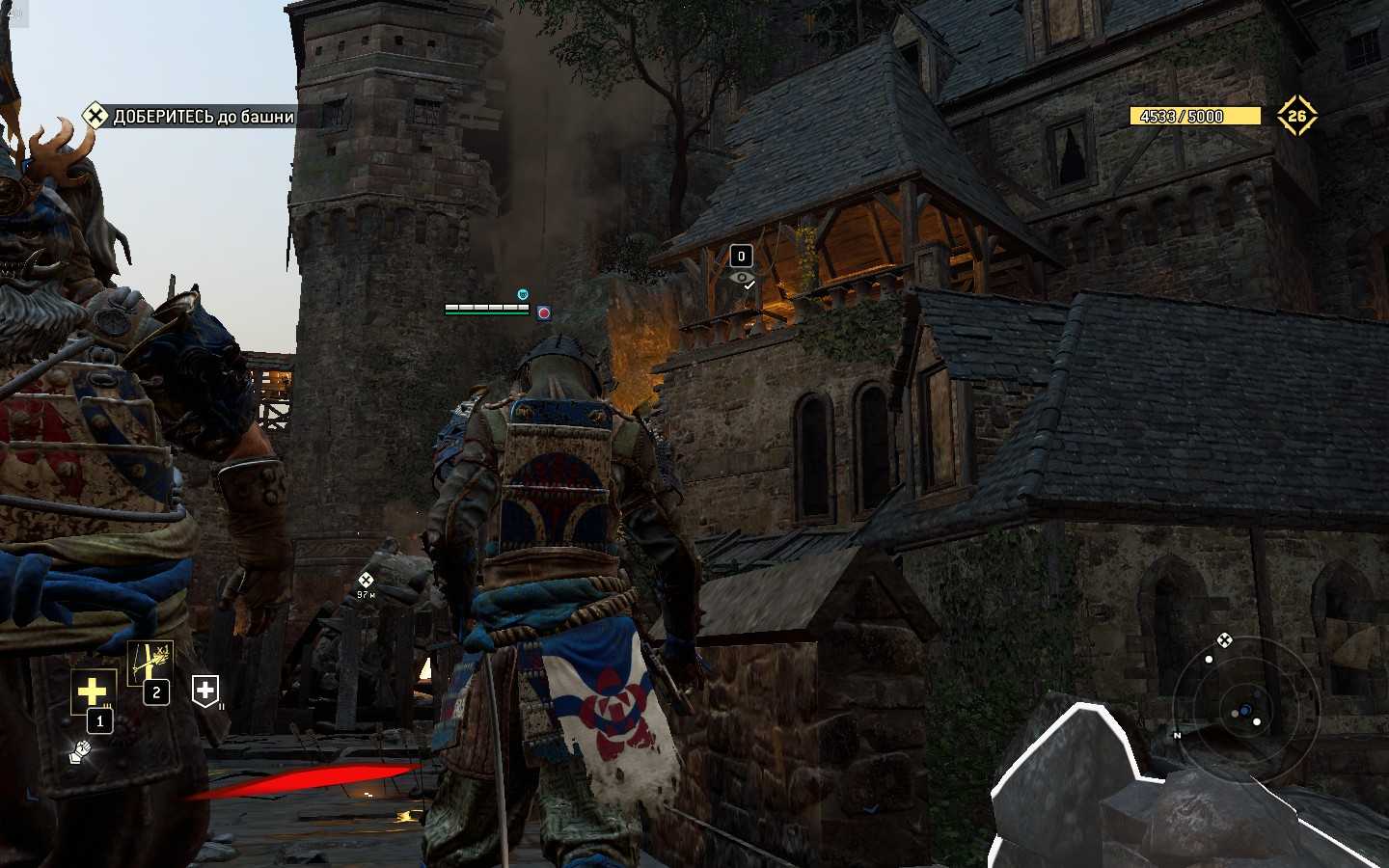Activate the yellow cross healing feat
The height and width of the screenshot is (868, 1389).
coord(93,691)
